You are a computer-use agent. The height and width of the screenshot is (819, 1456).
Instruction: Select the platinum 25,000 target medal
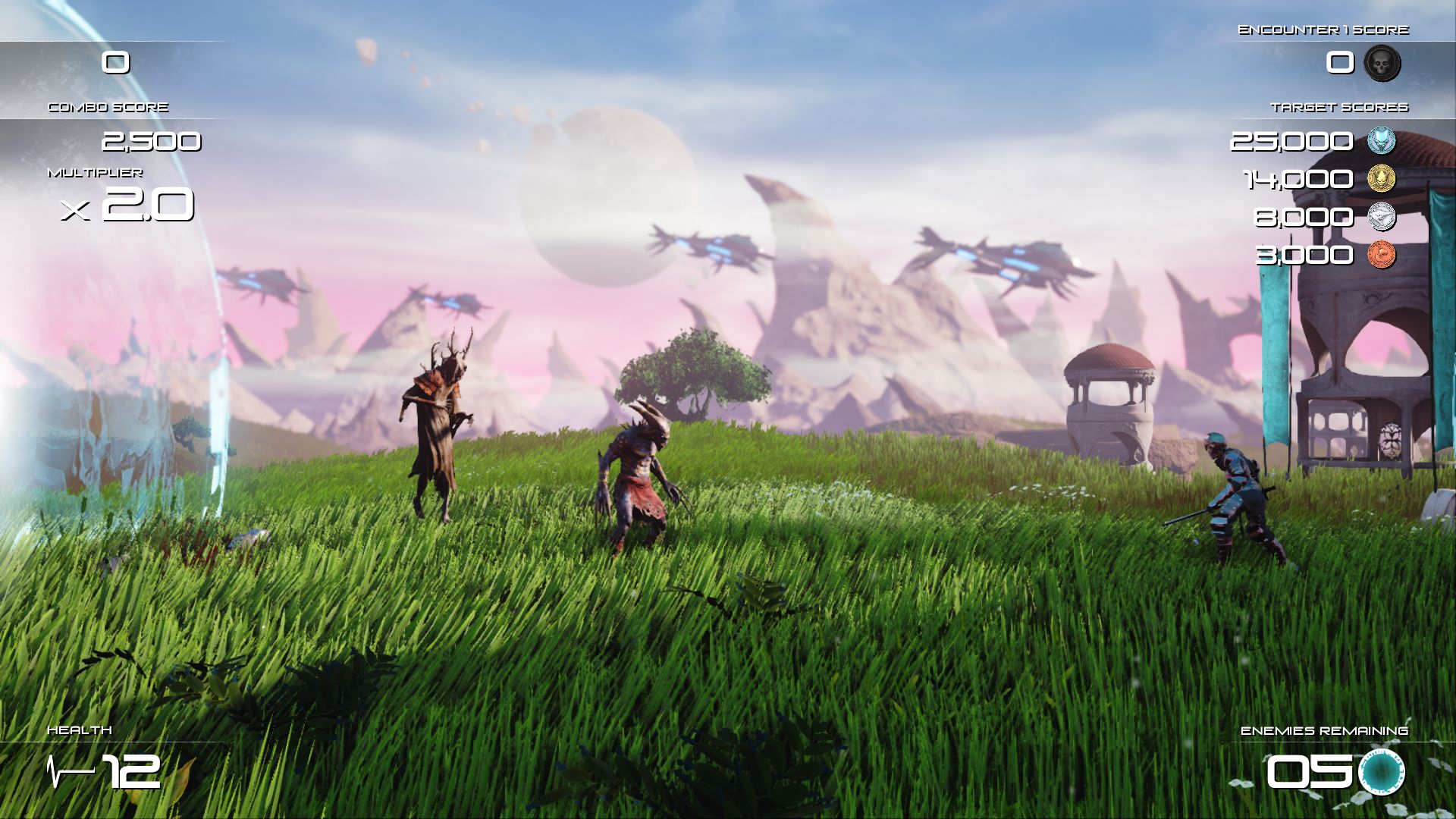point(1381,141)
